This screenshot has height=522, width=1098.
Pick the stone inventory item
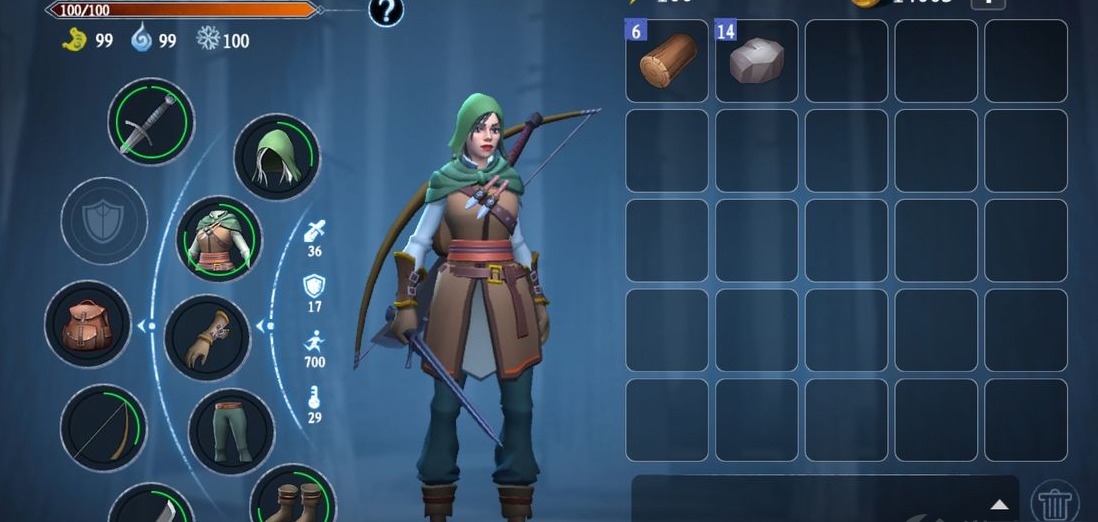[757, 61]
